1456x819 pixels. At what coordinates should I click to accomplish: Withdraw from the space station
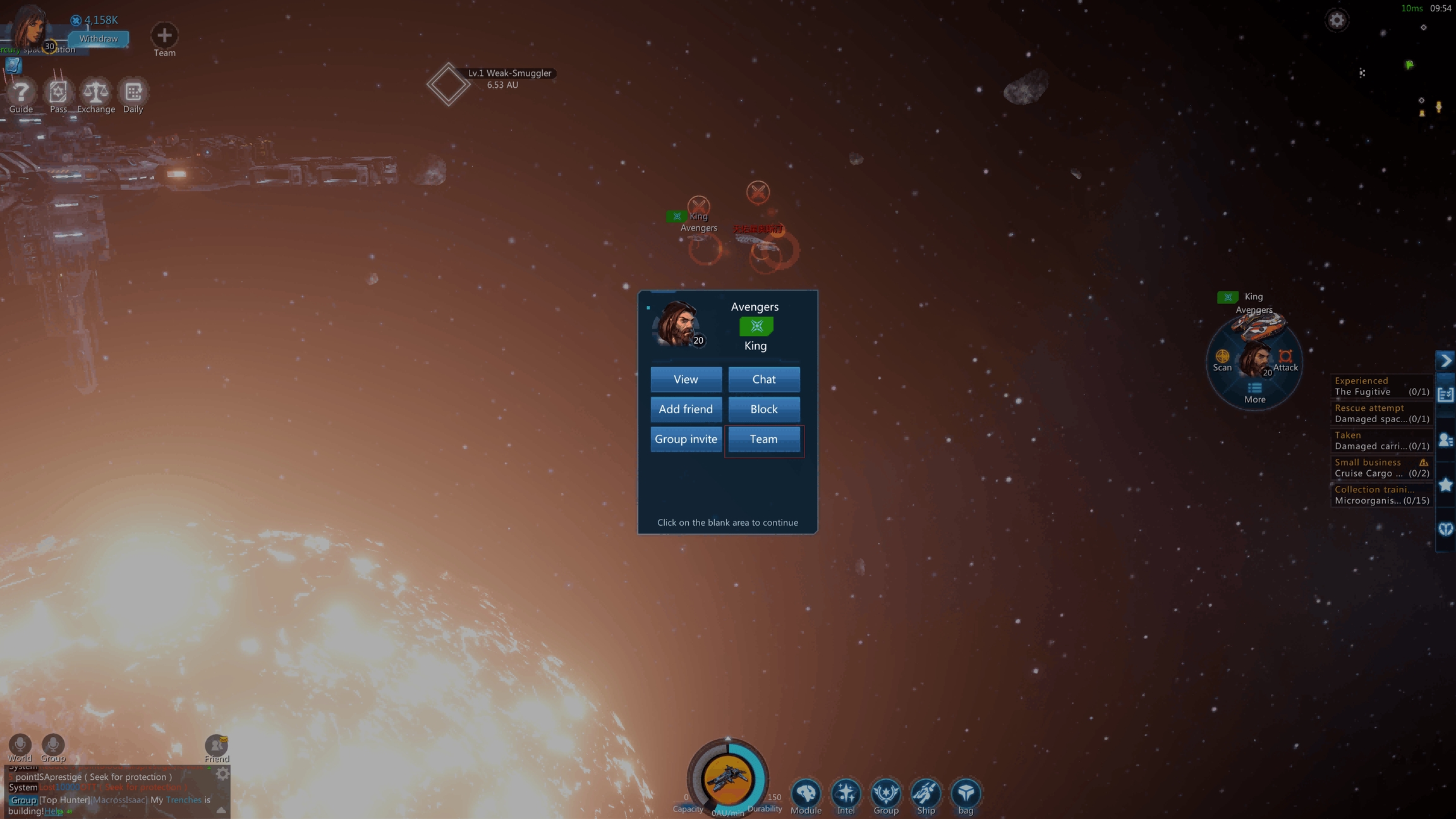click(x=99, y=39)
